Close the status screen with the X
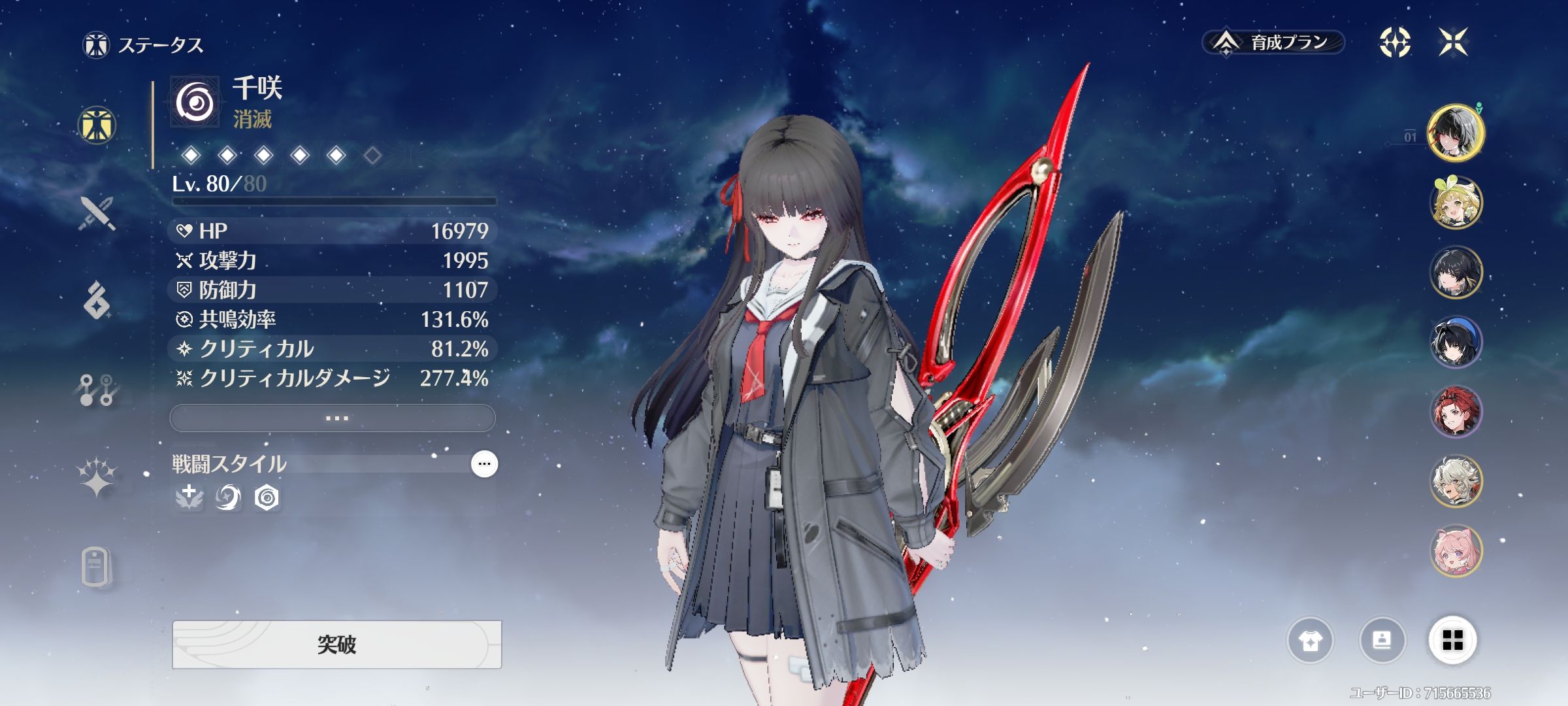The width and height of the screenshot is (1568, 706). click(x=1453, y=42)
